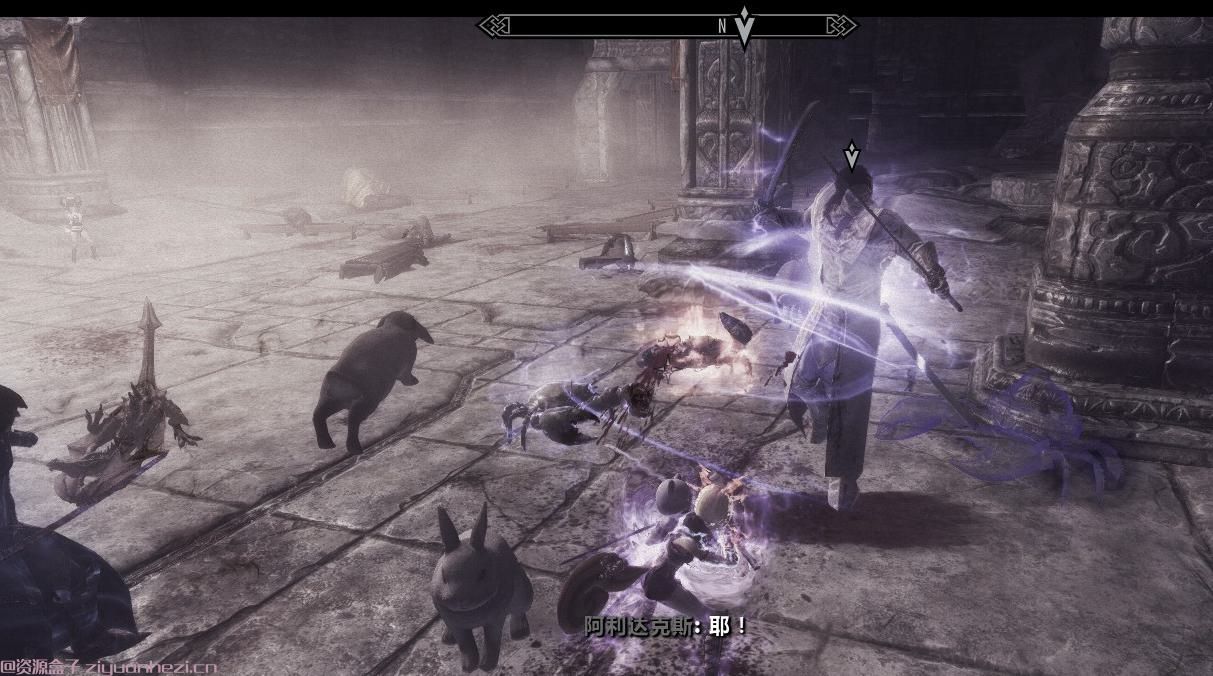Image resolution: width=1213 pixels, height=676 pixels.
Task: Select the quest arrow marker on the compass
Action: click(744, 26)
